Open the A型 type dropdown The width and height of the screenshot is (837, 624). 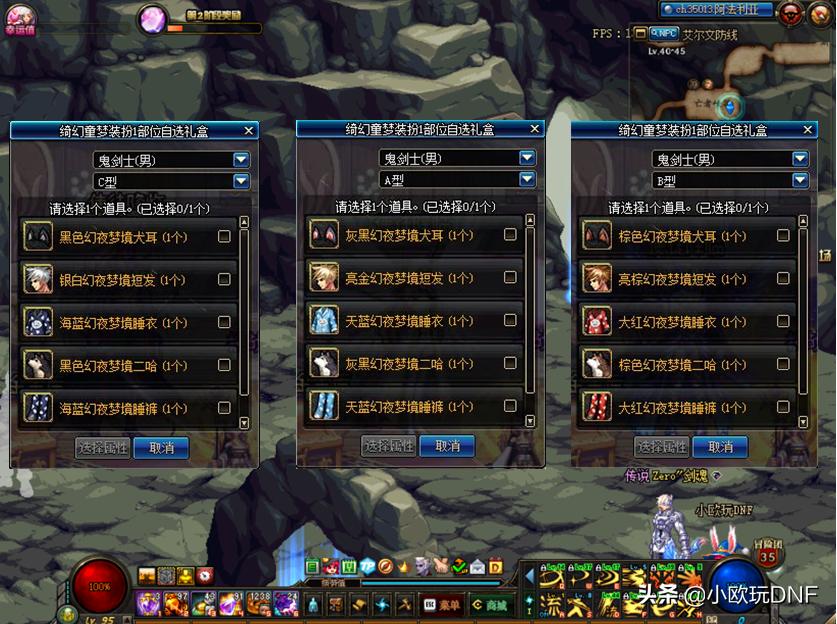[527, 179]
